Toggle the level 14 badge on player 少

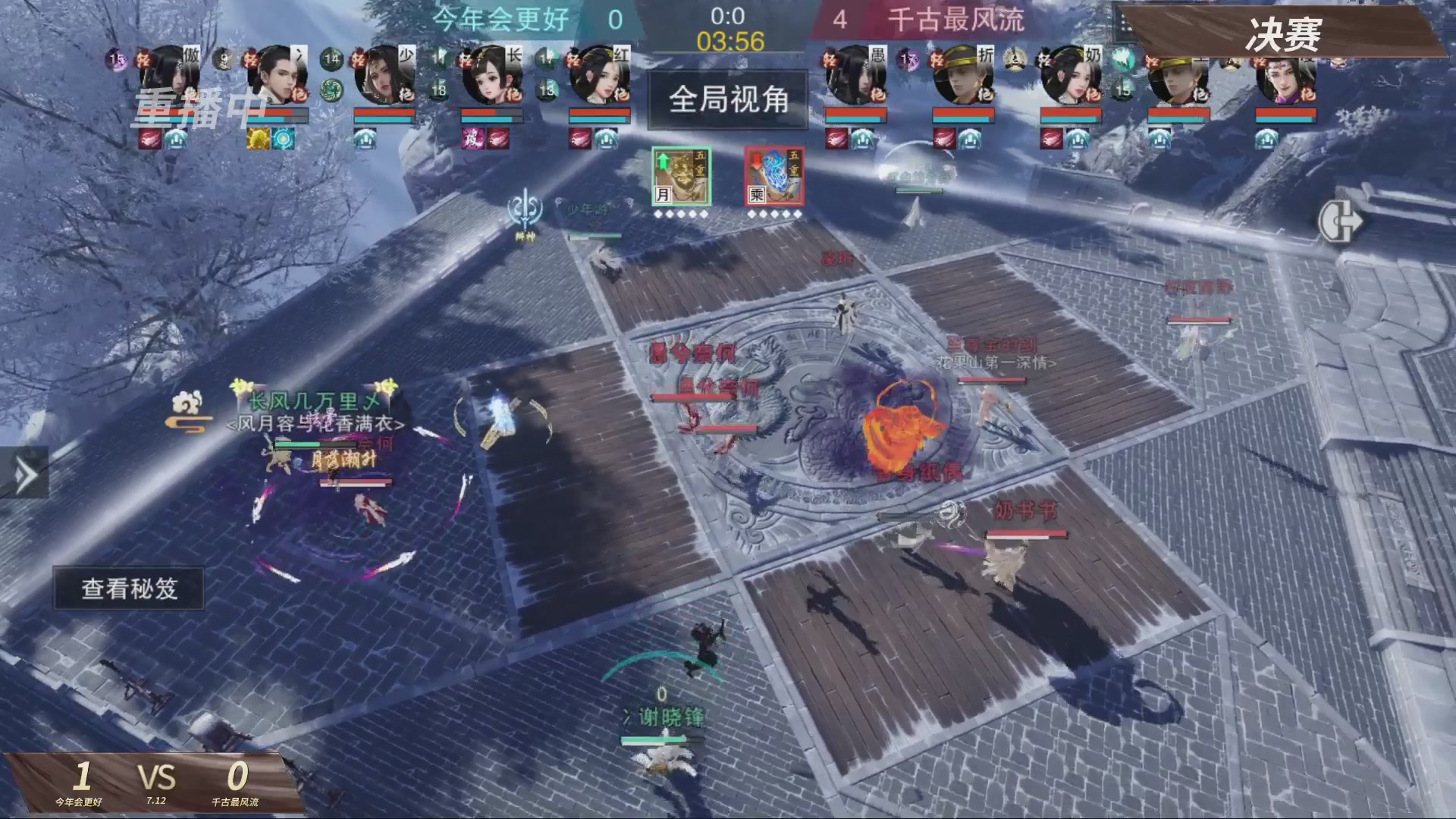point(331,58)
